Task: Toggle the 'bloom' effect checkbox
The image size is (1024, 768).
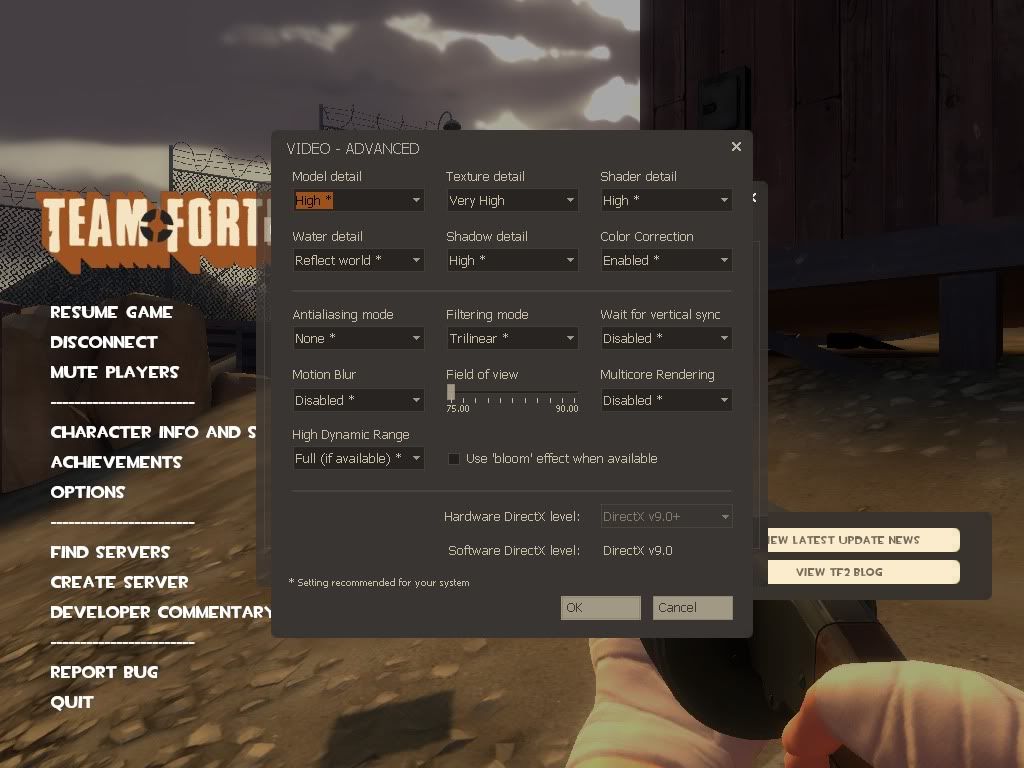Action: tap(454, 459)
